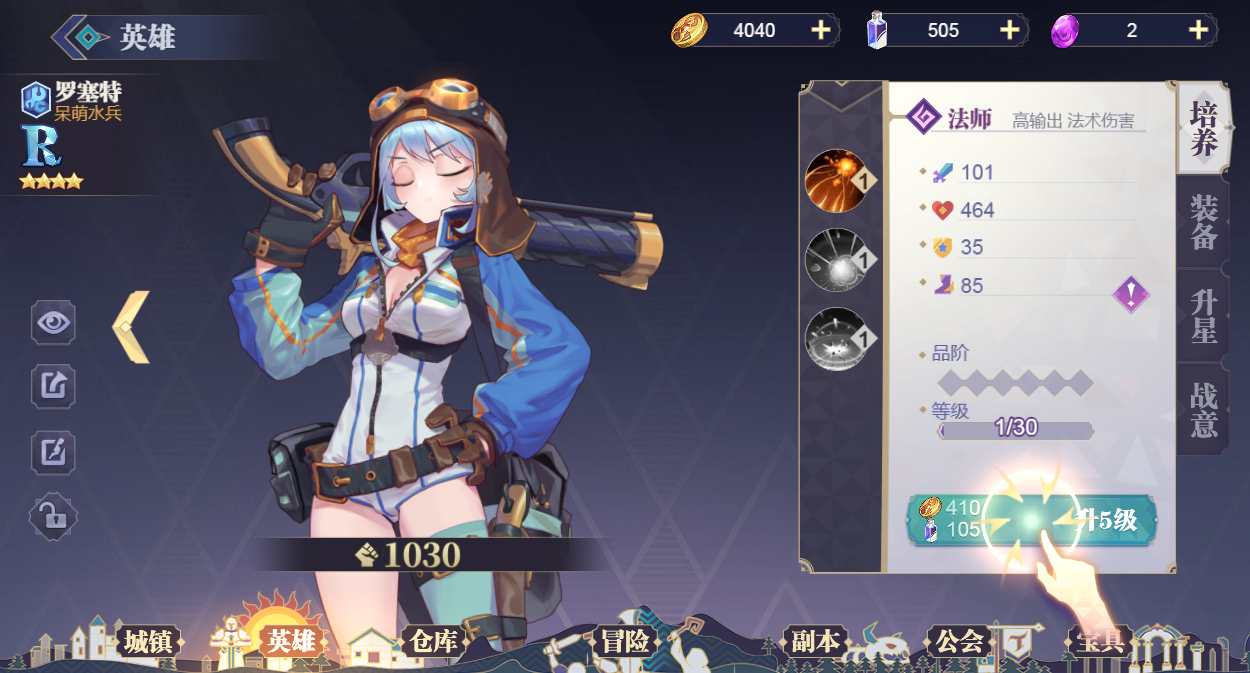The image size is (1250, 673).
Task: Show the 战意 tab
Action: point(1202,410)
